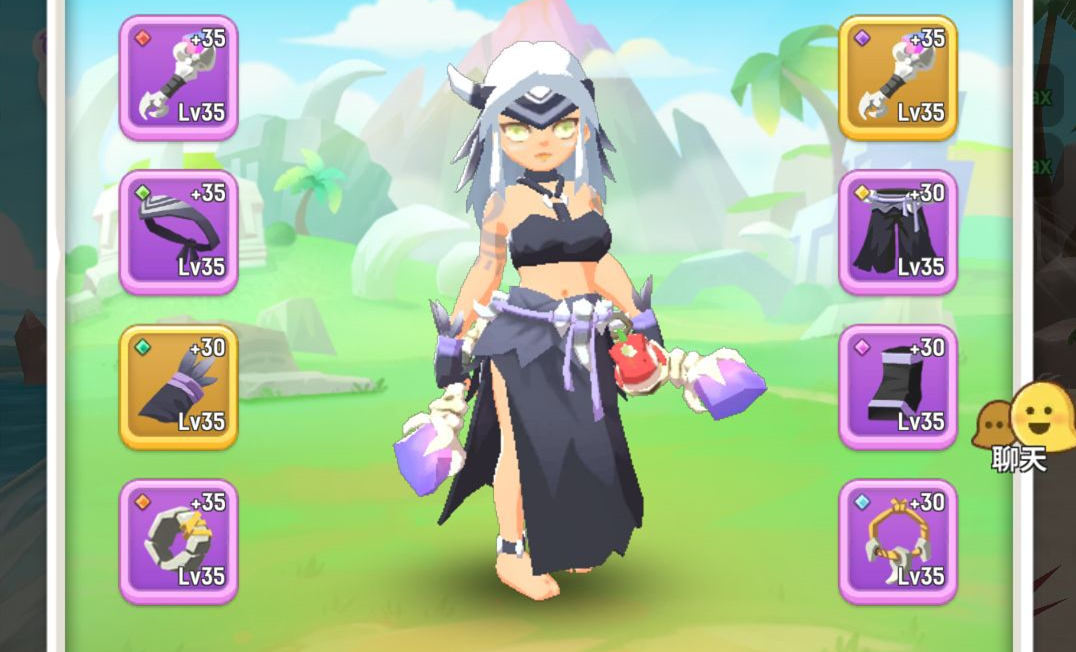Select the purple-background staff weapon slot

pyautogui.click(x=178, y=77)
